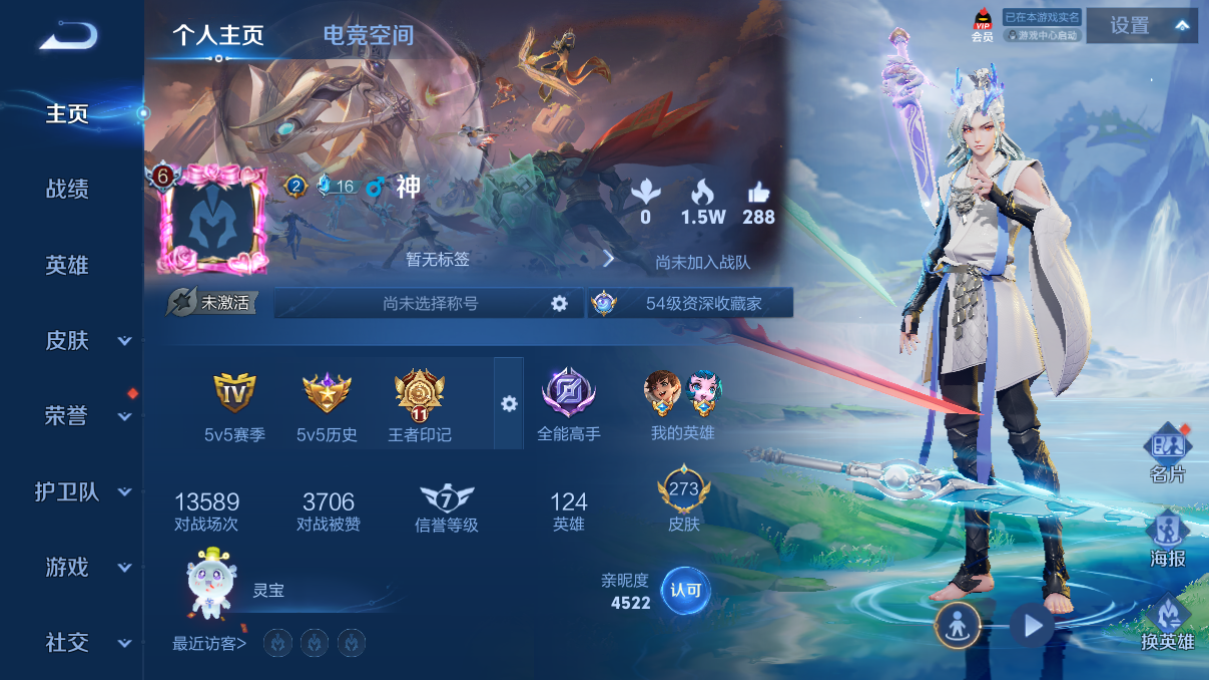Select 英雄 in the sidebar
1209x680 pixels.
67,265
